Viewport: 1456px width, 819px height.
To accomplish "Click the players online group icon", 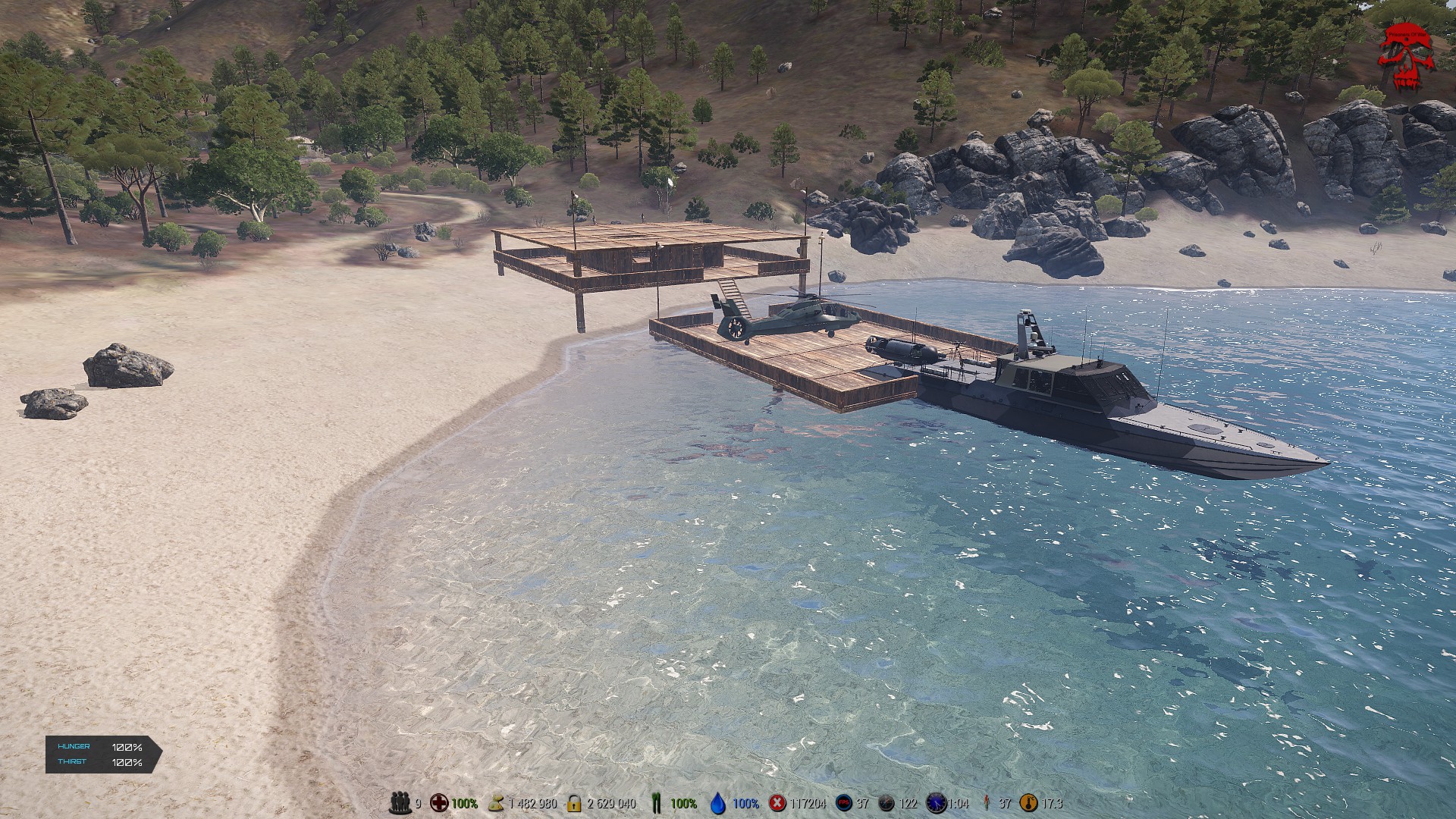I will [400, 802].
